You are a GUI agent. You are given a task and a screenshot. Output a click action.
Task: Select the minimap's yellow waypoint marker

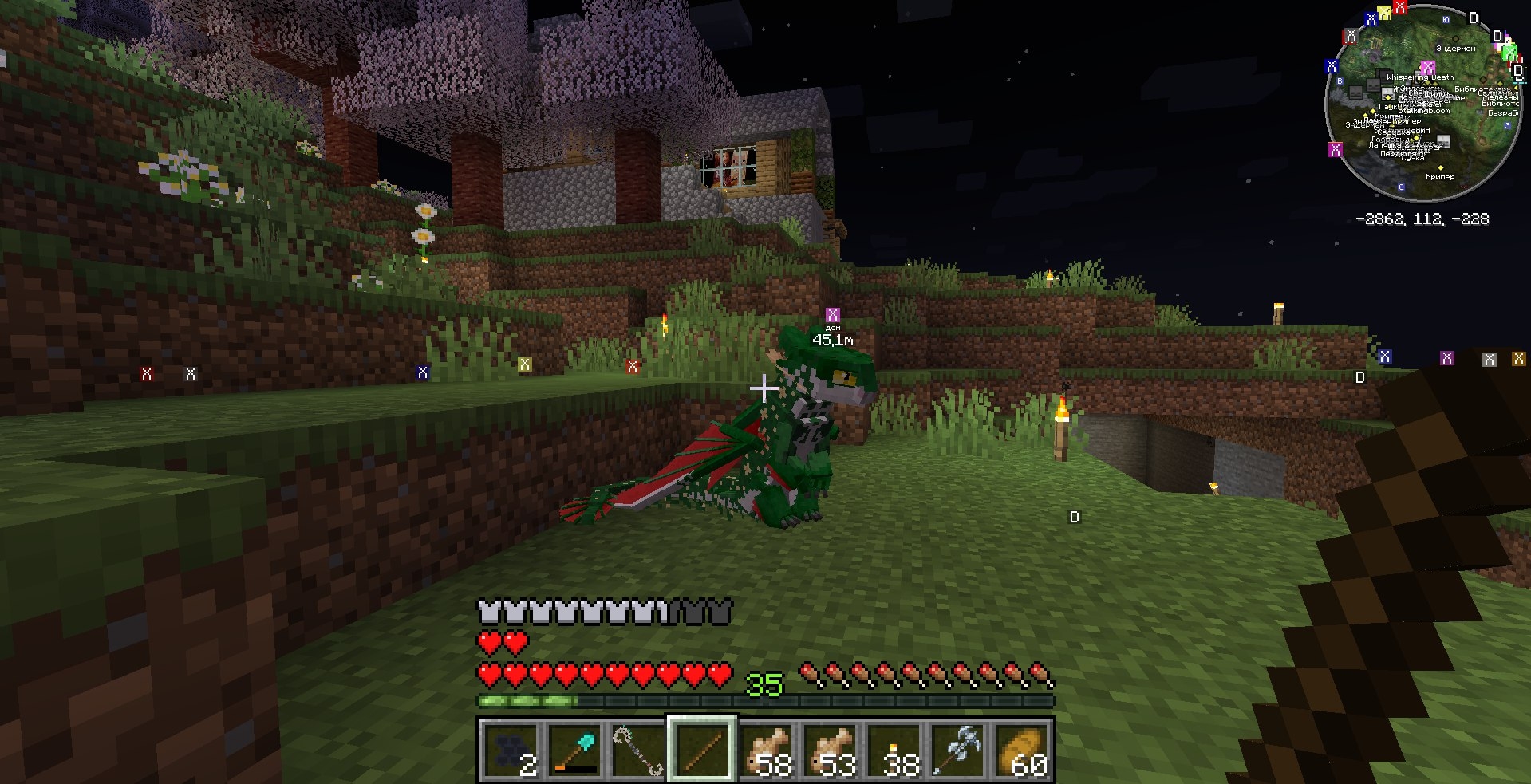coord(1385,11)
